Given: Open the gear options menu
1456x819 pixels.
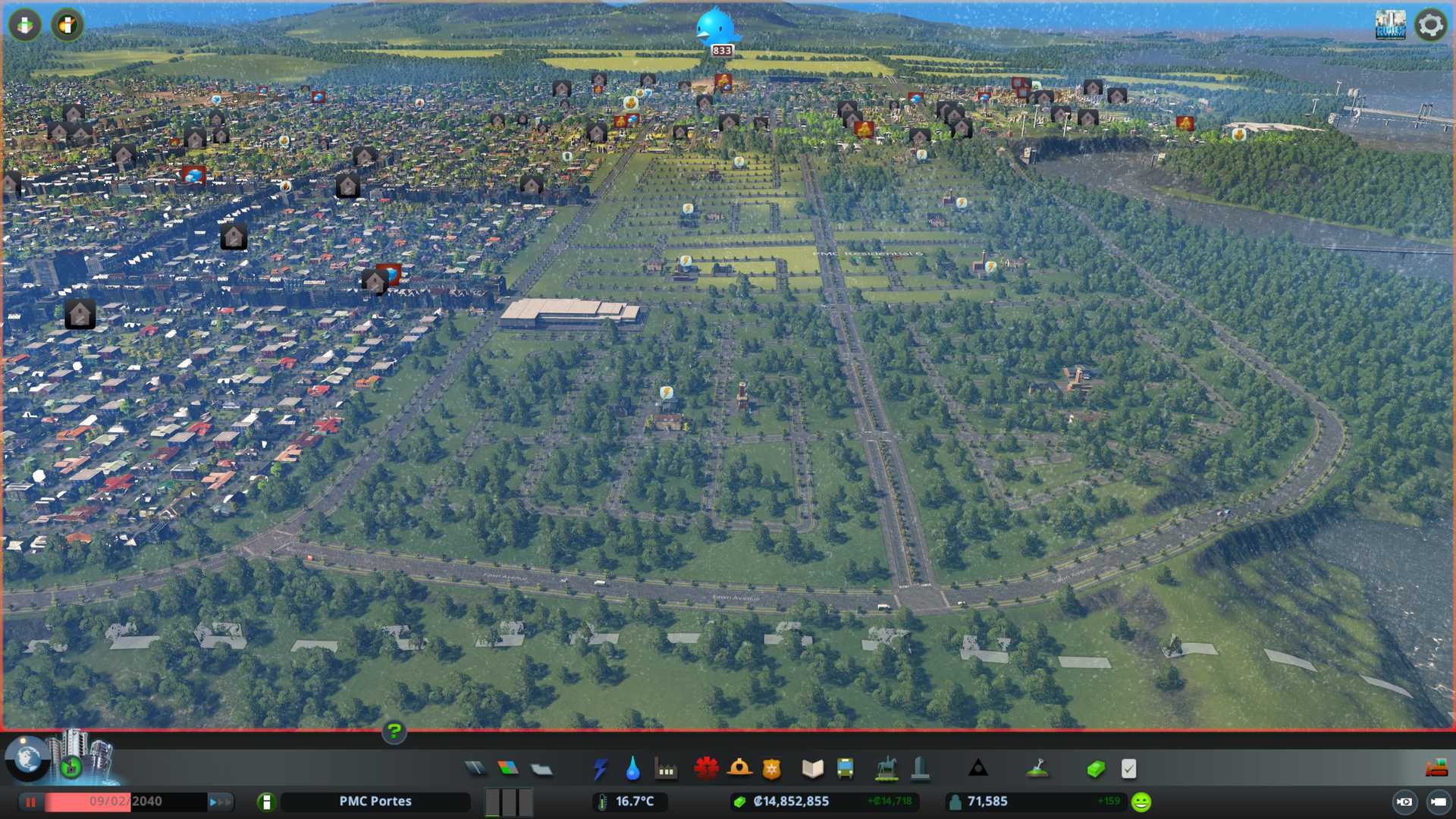Looking at the screenshot, I should click(x=1430, y=25).
